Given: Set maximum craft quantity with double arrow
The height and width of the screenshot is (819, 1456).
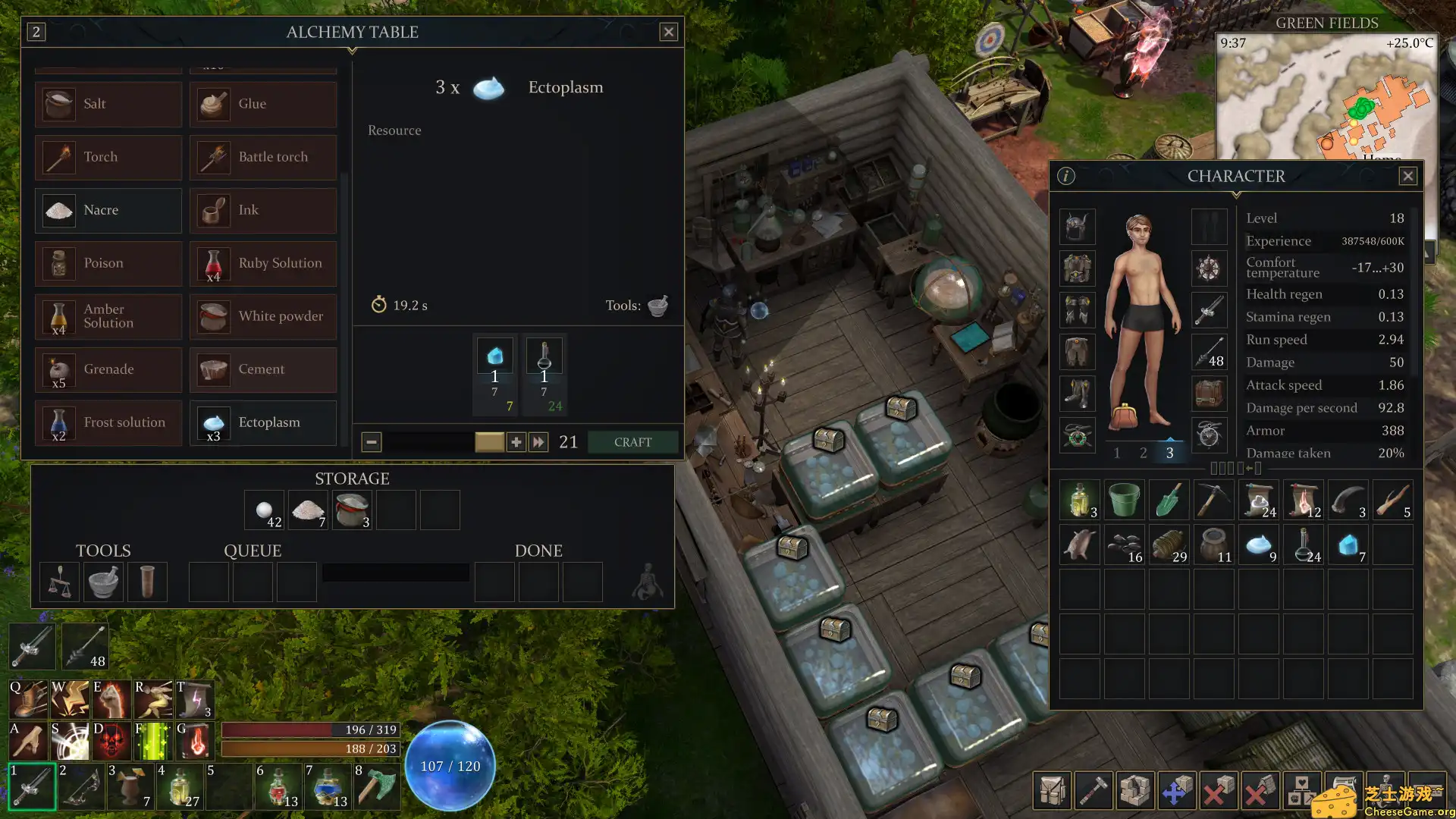Looking at the screenshot, I should (x=538, y=442).
